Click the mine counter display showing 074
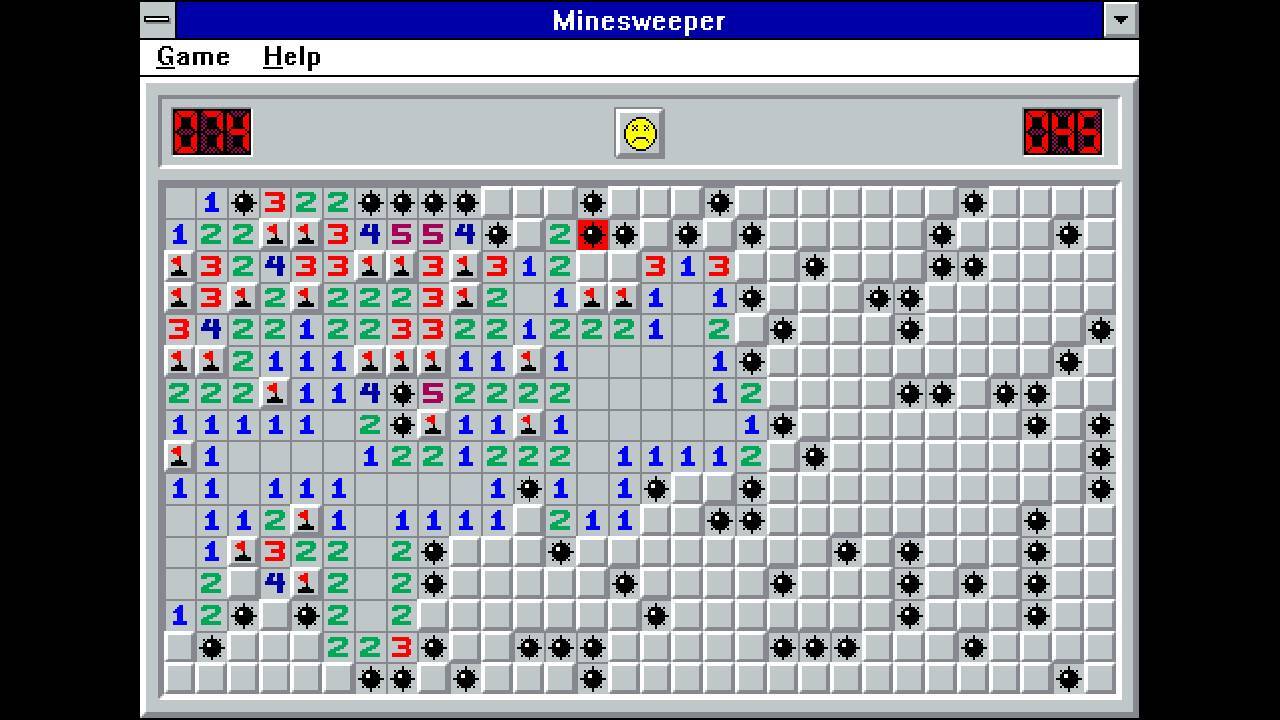The image size is (1280, 720). pyautogui.click(x=211, y=134)
